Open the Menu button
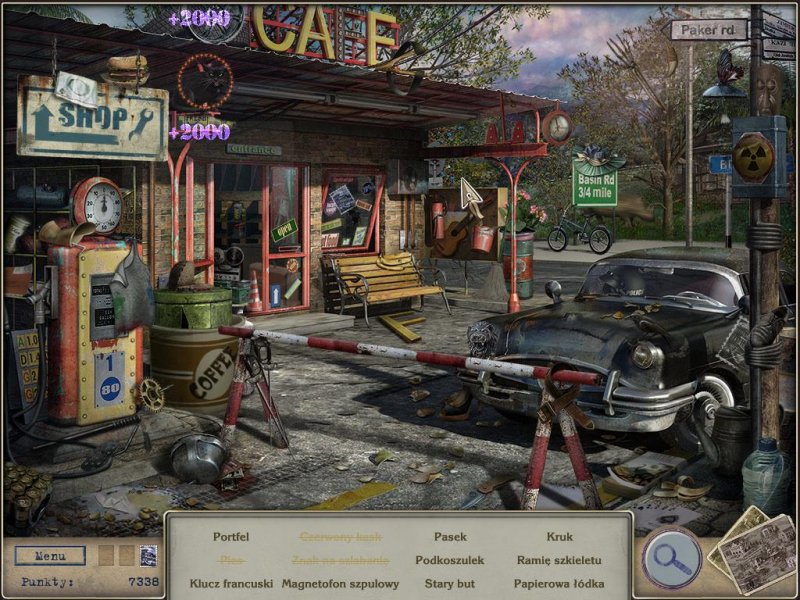This screenshot has height=600, width=800. [x=49, y=556]
